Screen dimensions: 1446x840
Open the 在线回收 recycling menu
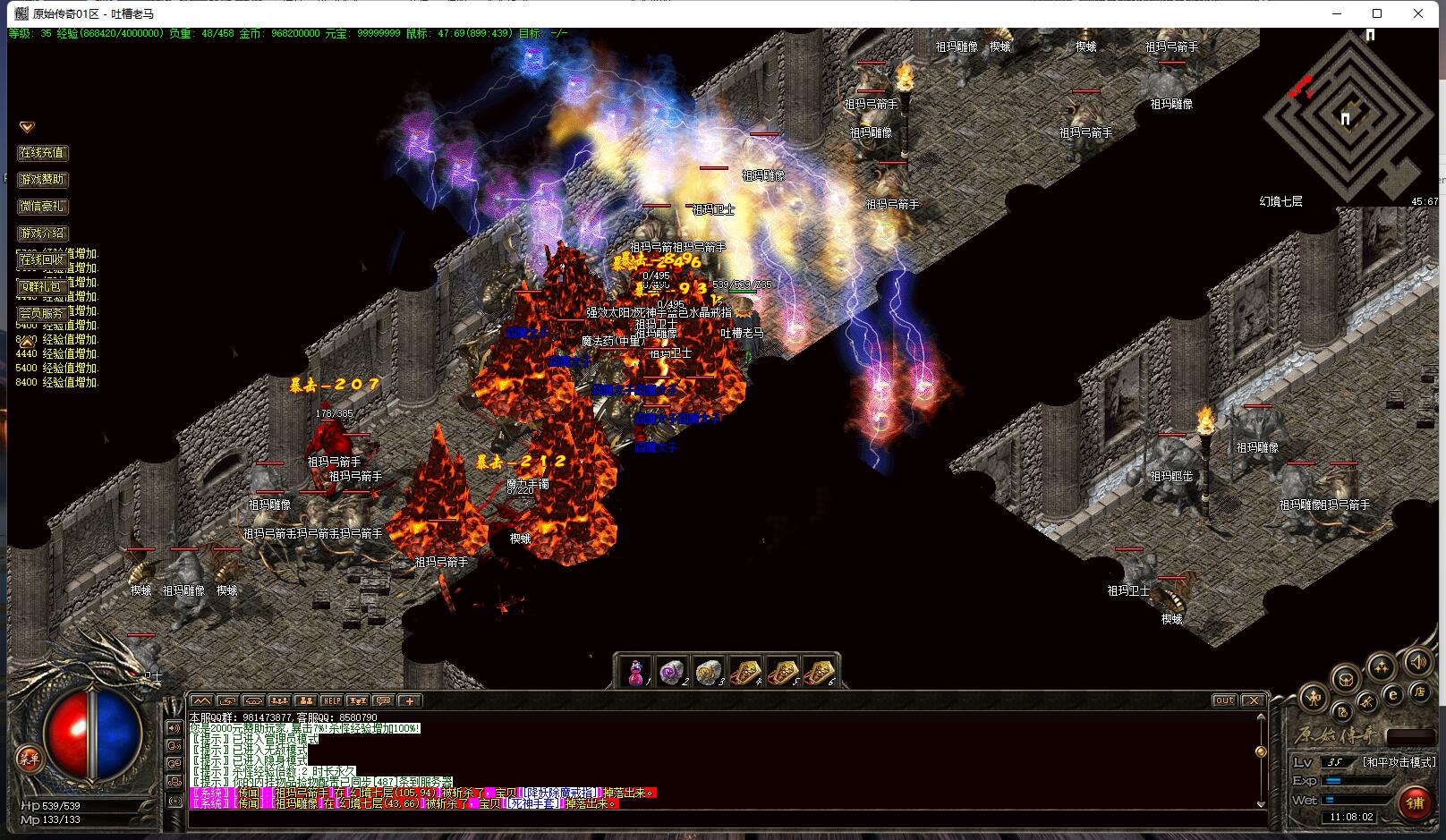coord(43,260)
